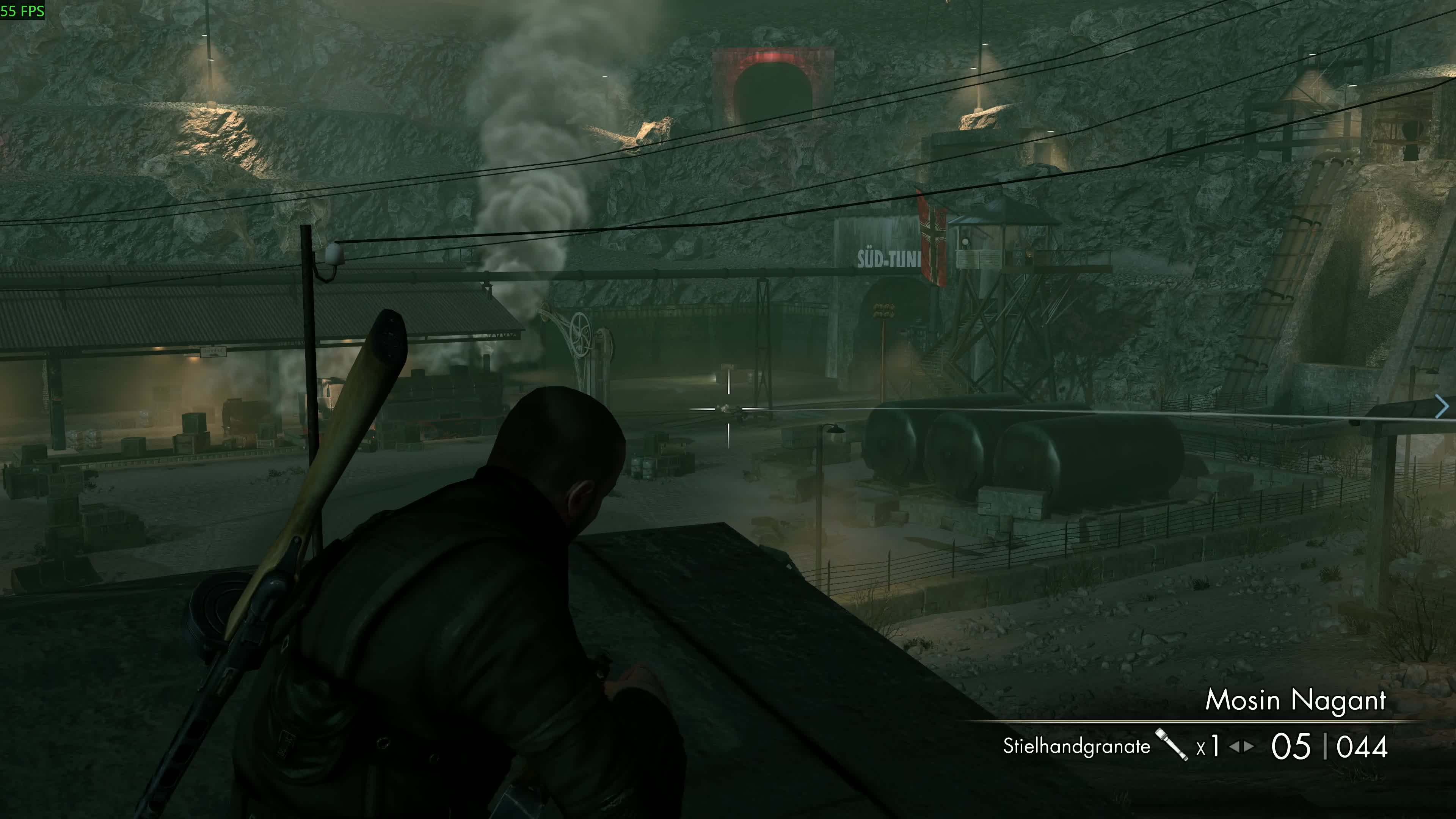This screenshot has height=819, width=1456.
Task: Click the Mosin Nagant weapon label
Action: (x=1296, y=700)
